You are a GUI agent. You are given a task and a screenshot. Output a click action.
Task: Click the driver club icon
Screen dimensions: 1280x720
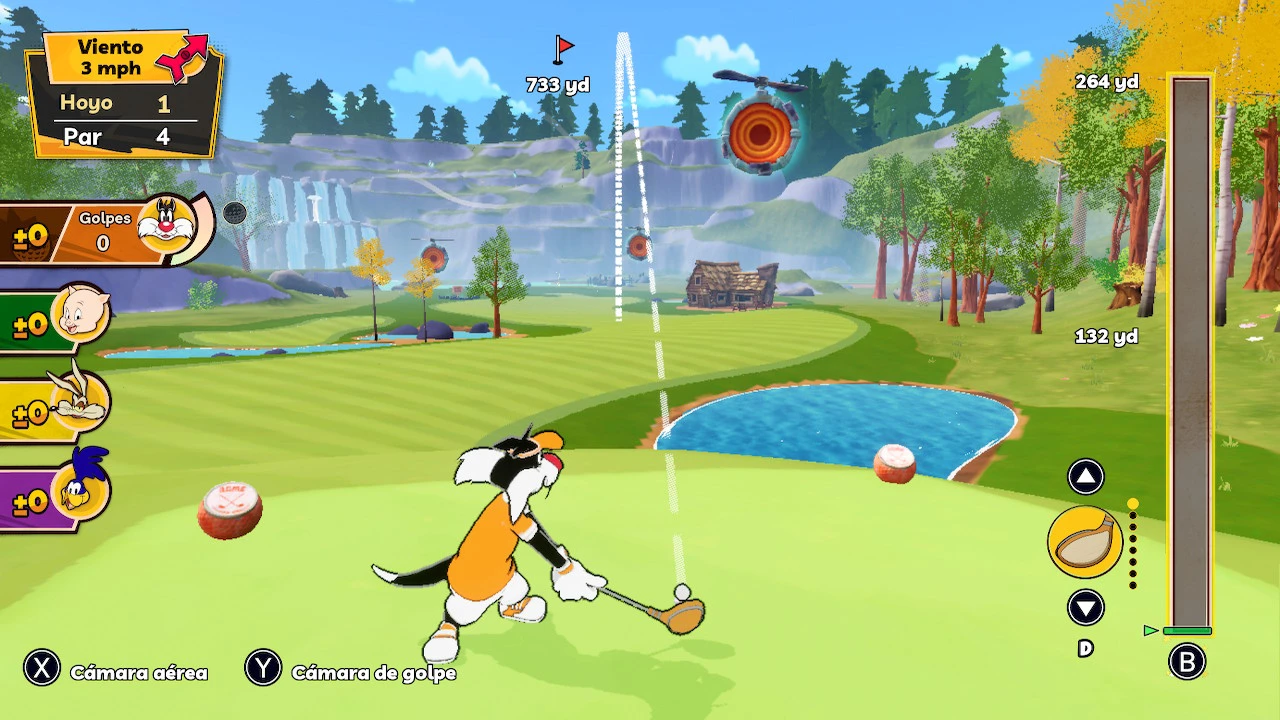click(x=1085, y=542)
